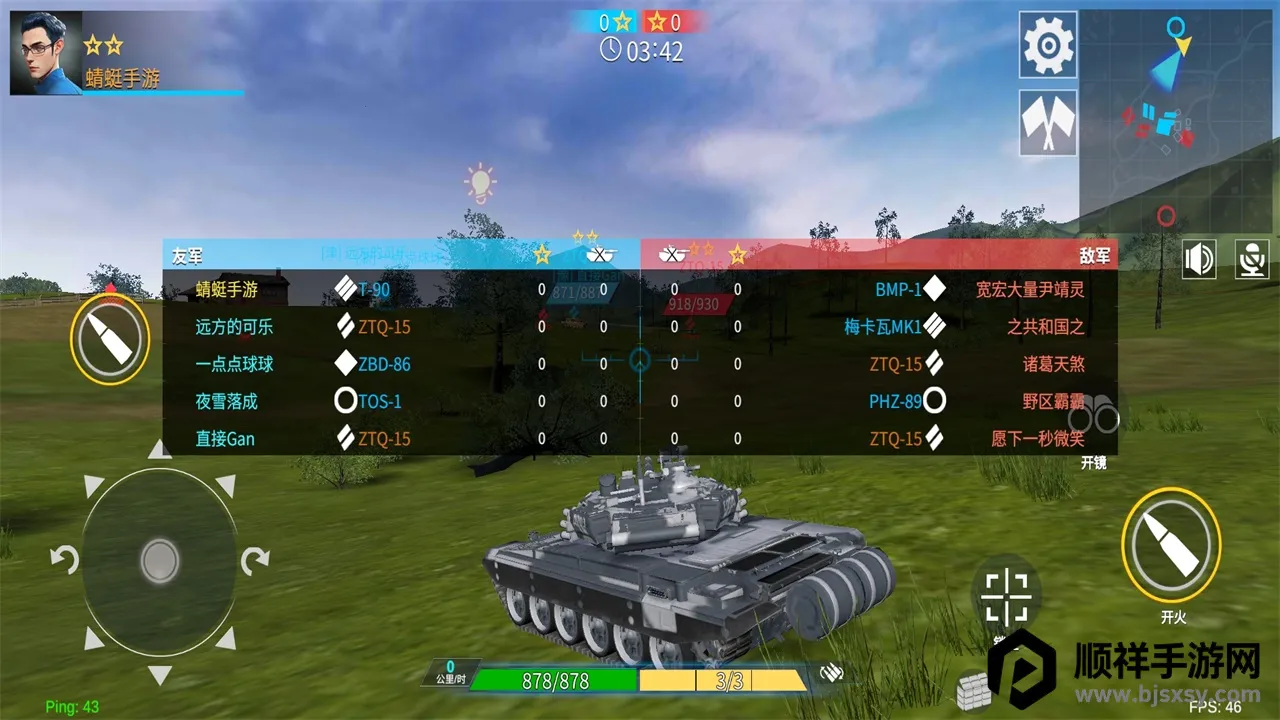The height and width of the screenshot is (720, 1280).
Task: Select the 一点点球球 ZBD-86 row
Action: [400, 364]
